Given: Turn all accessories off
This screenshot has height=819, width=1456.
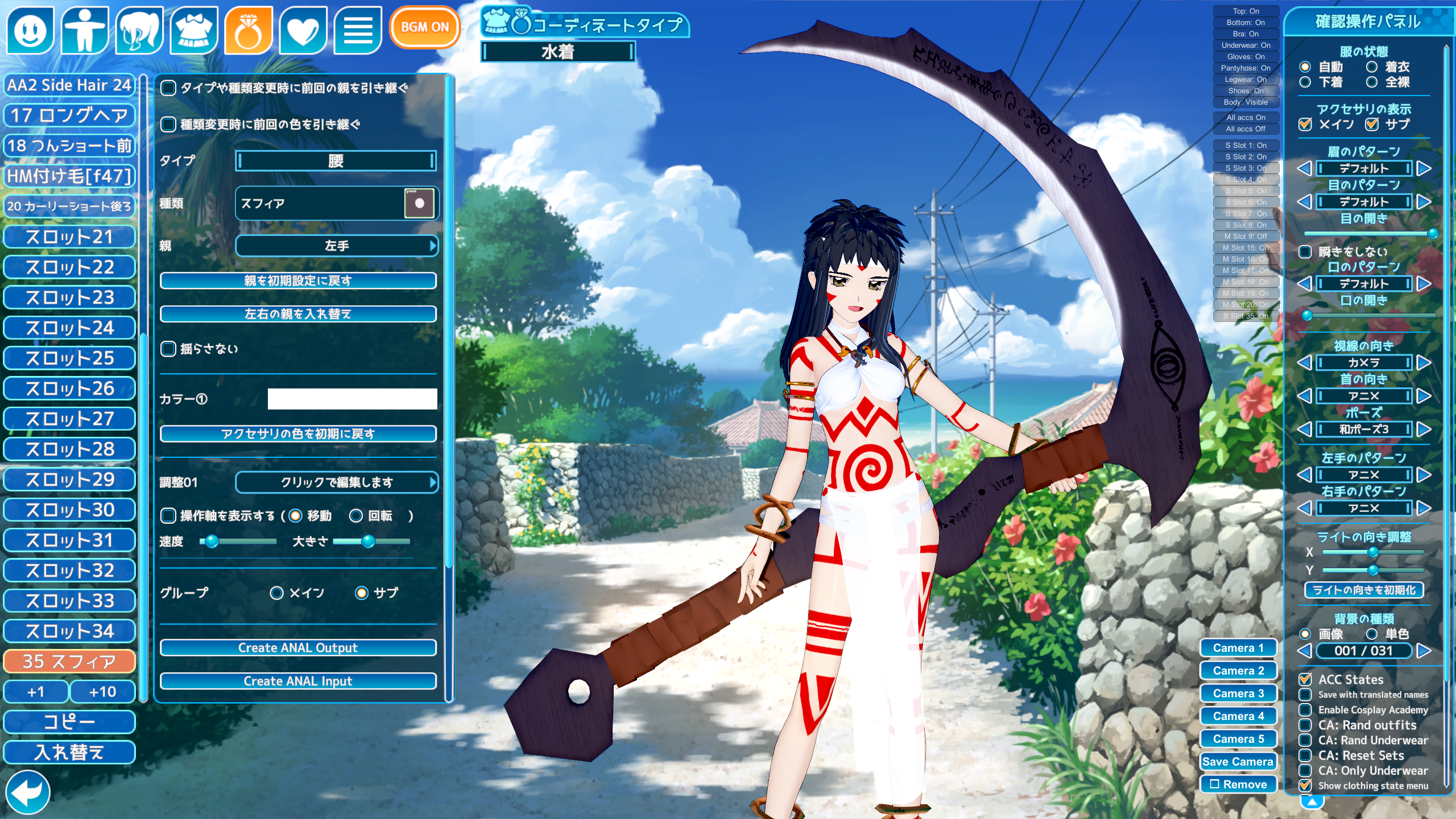Looking at the screenshot, I should coord(1246,129).
